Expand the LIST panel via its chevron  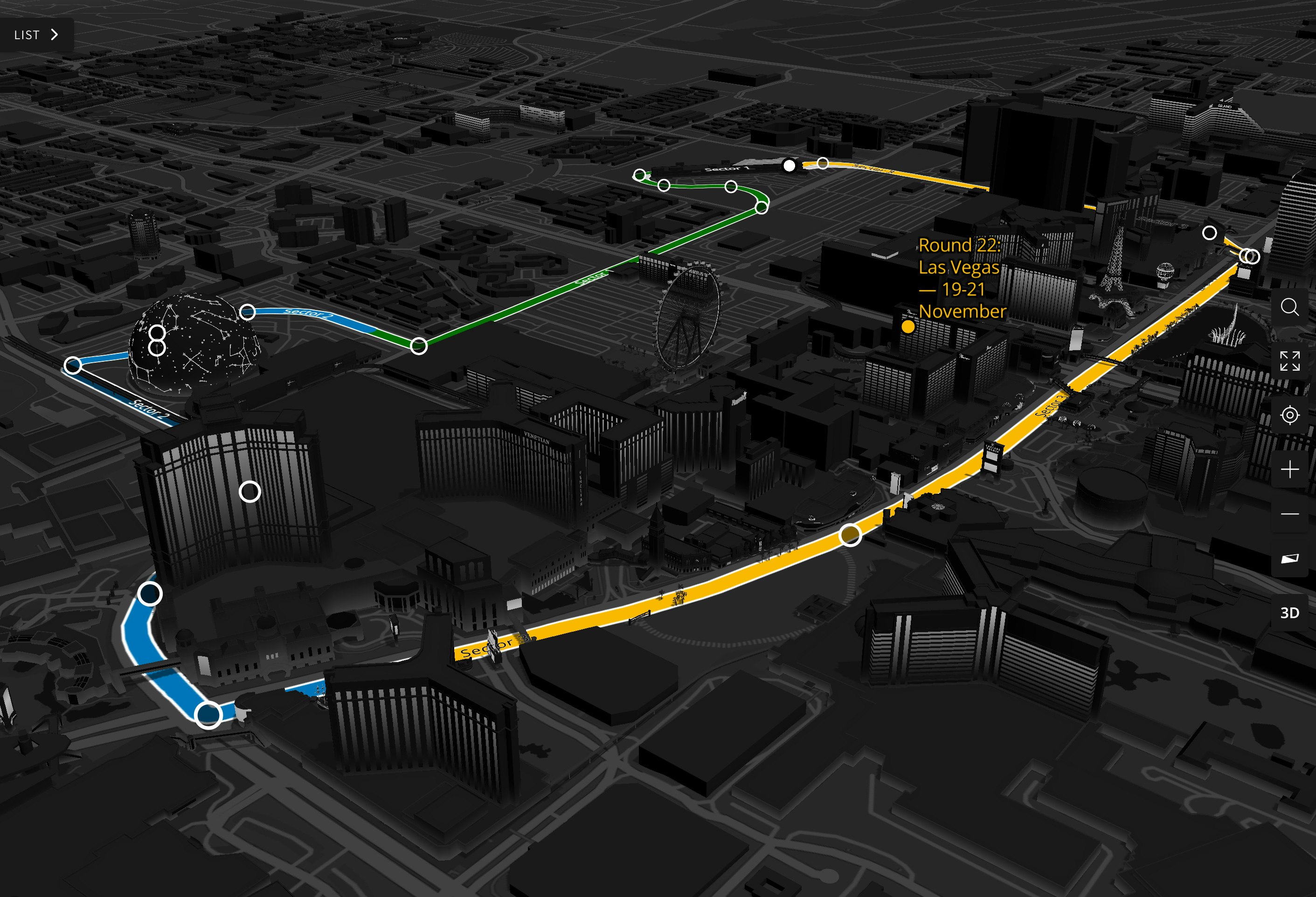[55, 34]
